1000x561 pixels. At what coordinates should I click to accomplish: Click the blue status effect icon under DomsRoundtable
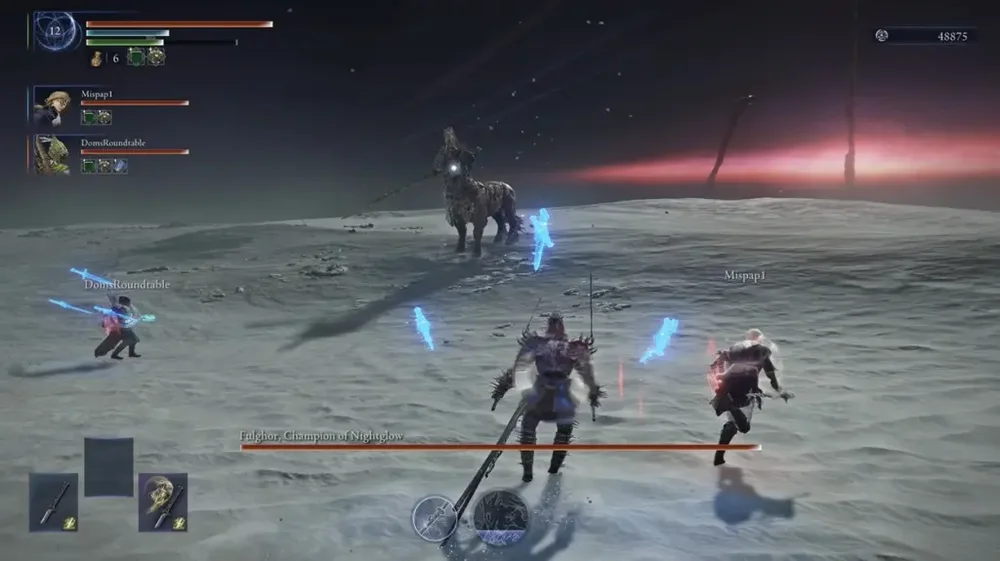coord(120,166)
